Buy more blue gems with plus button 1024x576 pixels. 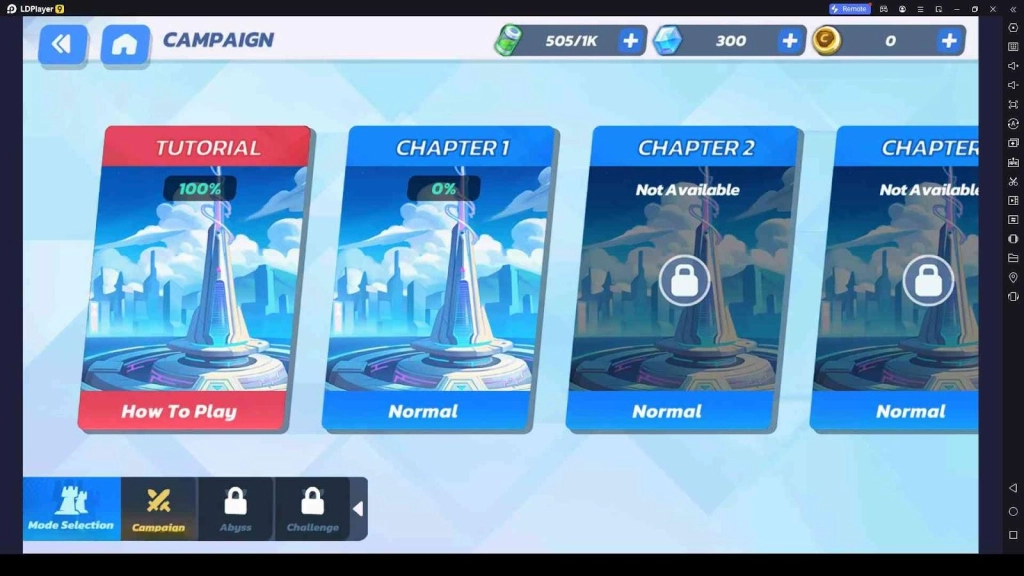point(790,41)
